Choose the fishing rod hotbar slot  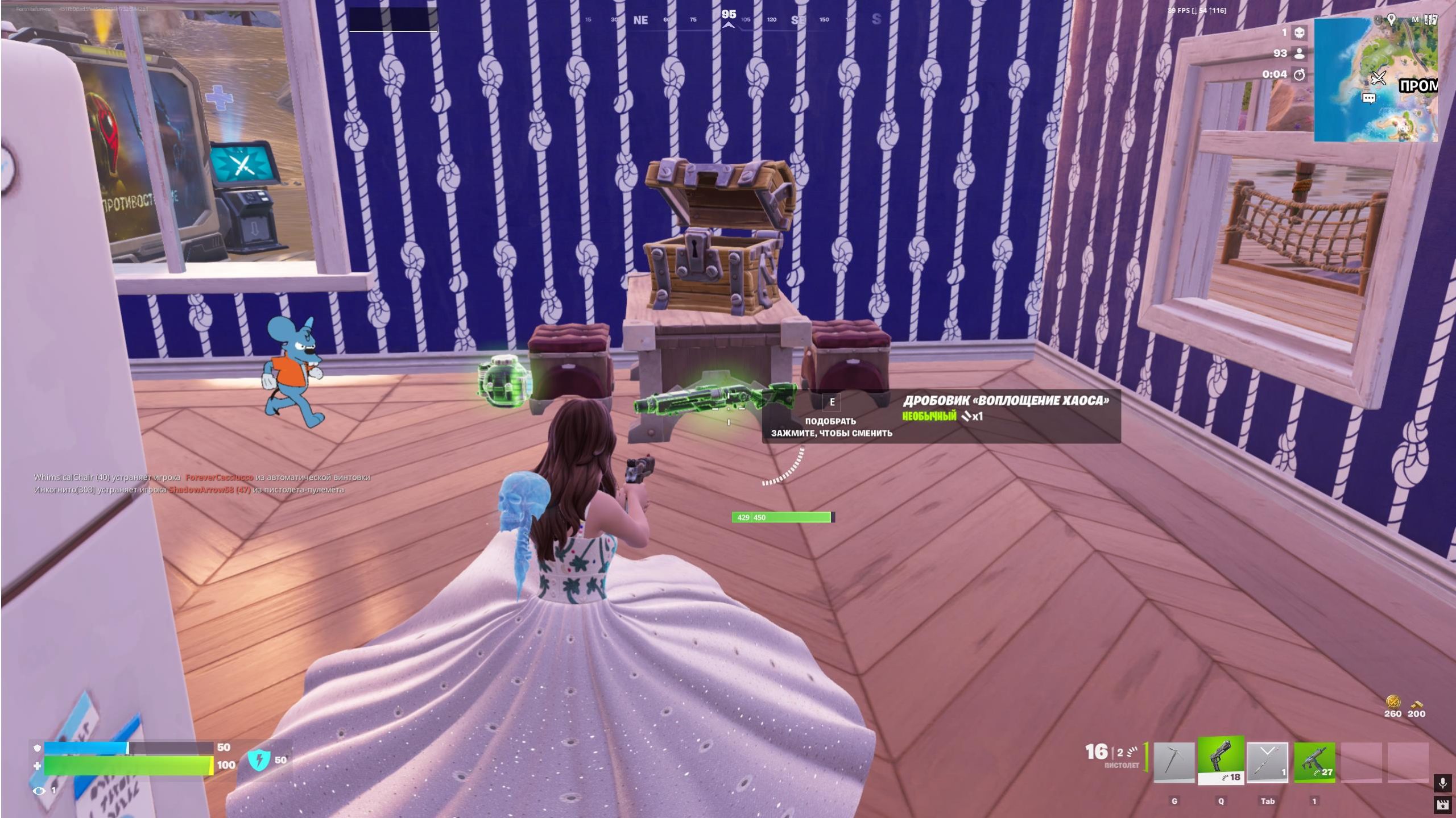1267,763
